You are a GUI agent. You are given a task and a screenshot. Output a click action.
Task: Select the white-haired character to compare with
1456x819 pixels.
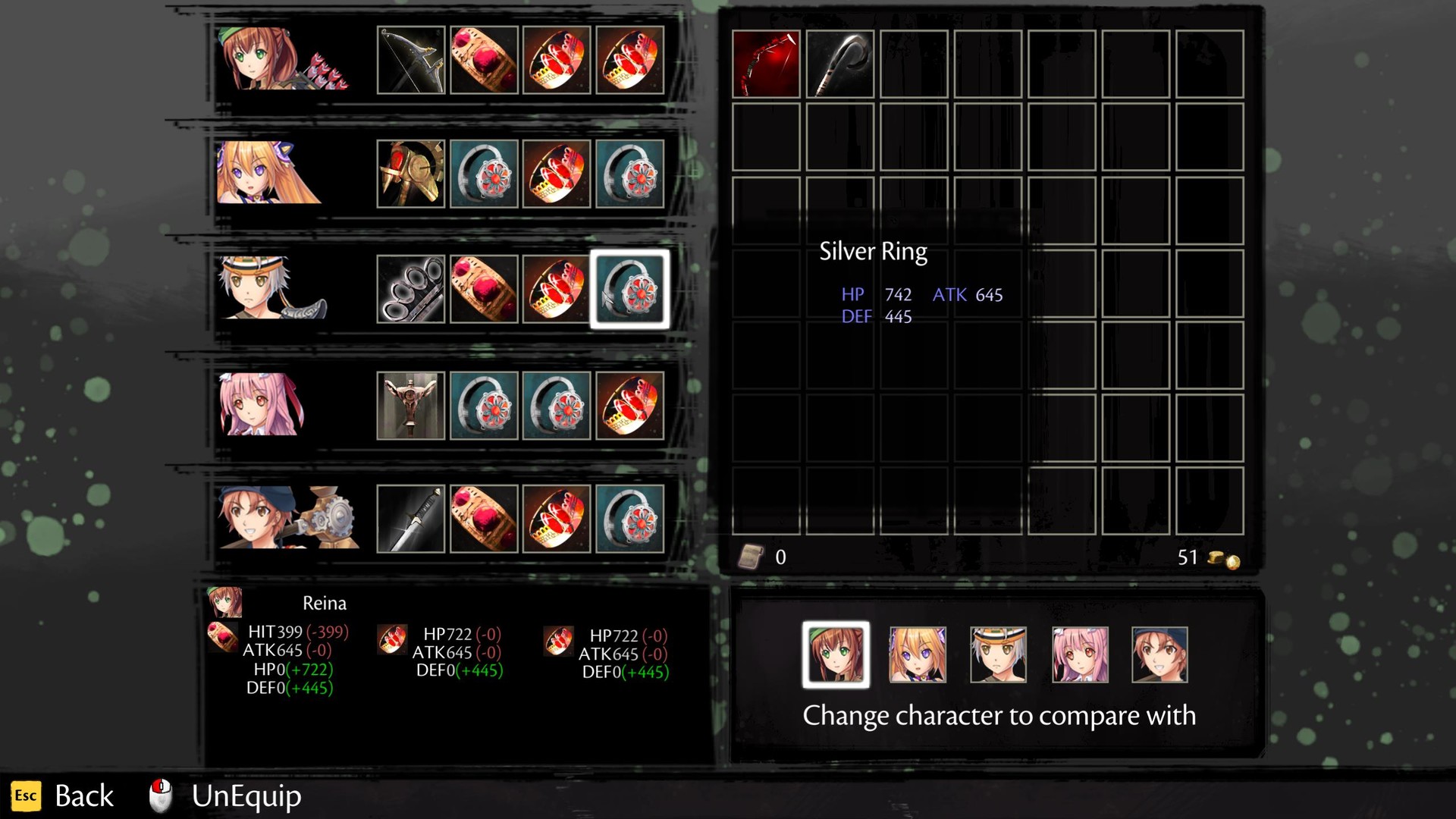pyautogui.click(x=999, y=654)
